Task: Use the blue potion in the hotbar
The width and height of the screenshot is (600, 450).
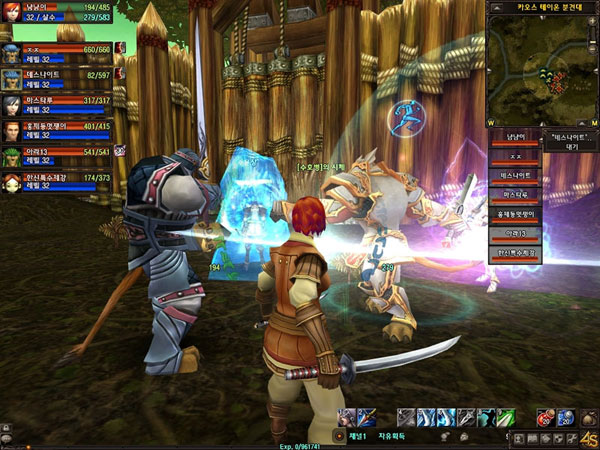Action: (x=564, y=417)
